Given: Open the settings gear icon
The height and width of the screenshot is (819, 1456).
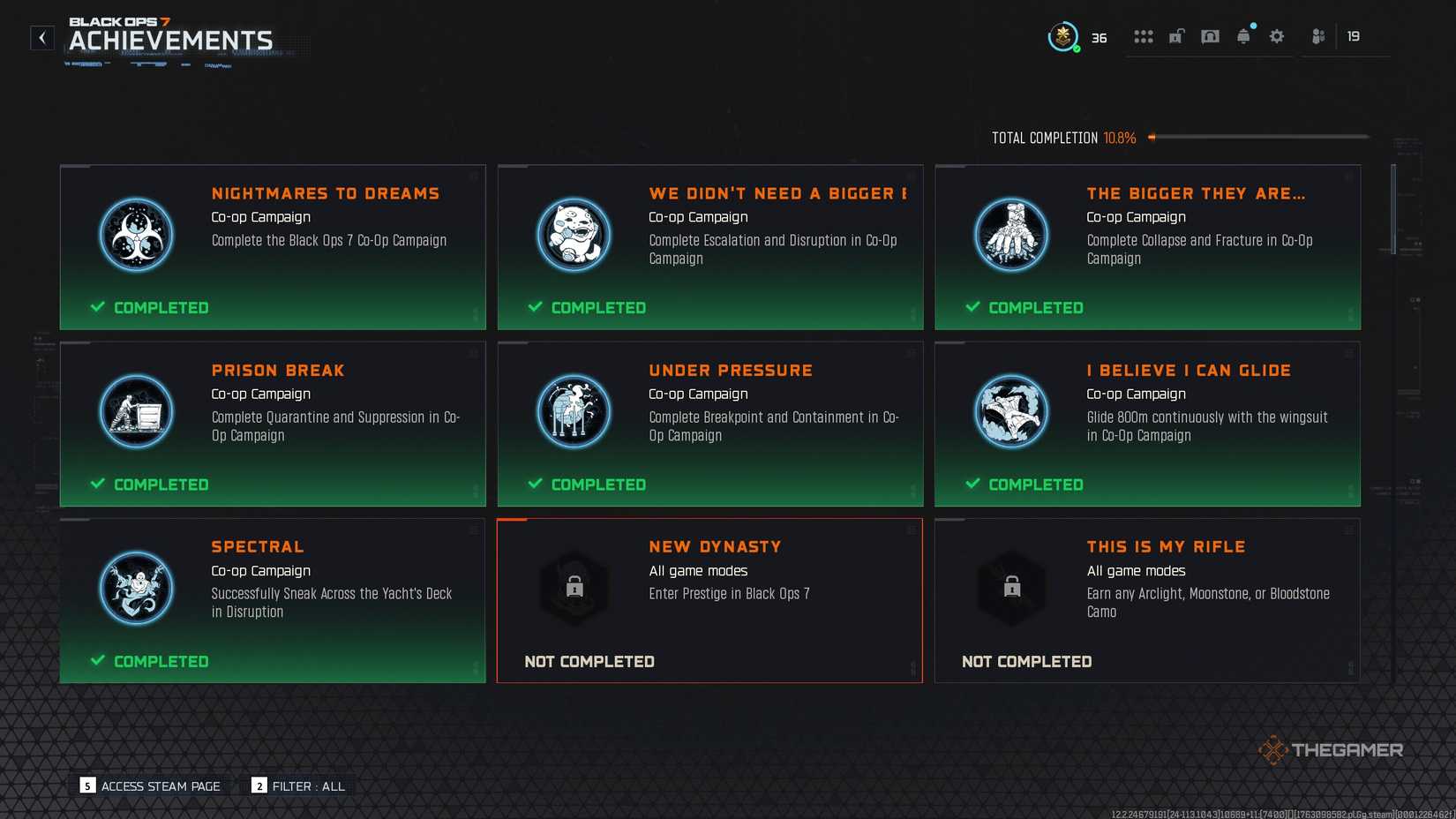Looking at the screenshot, I should tap(1276, 36).
